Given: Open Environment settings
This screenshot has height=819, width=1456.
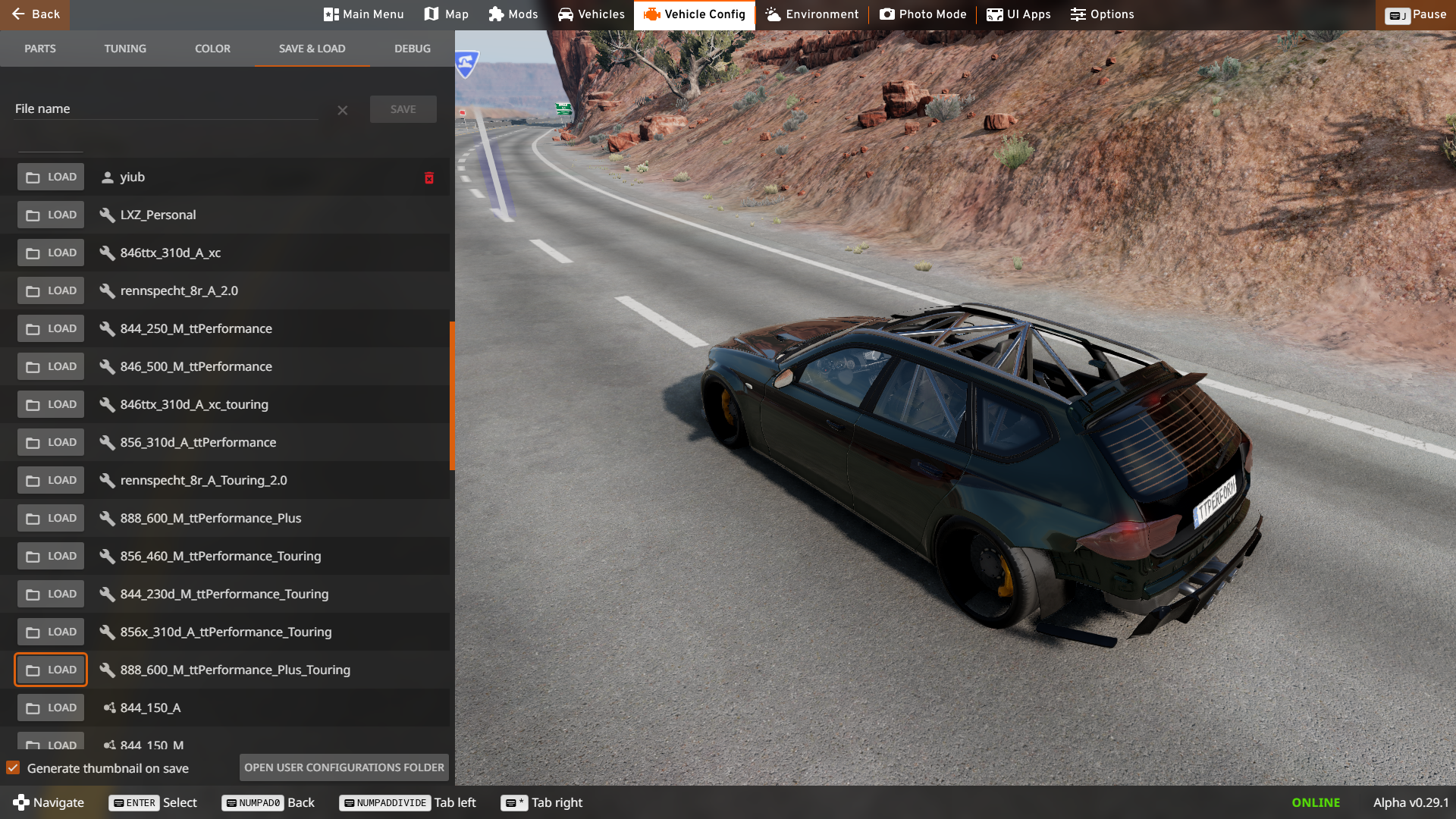Looking at the screenshot, I should pos(811,14).
